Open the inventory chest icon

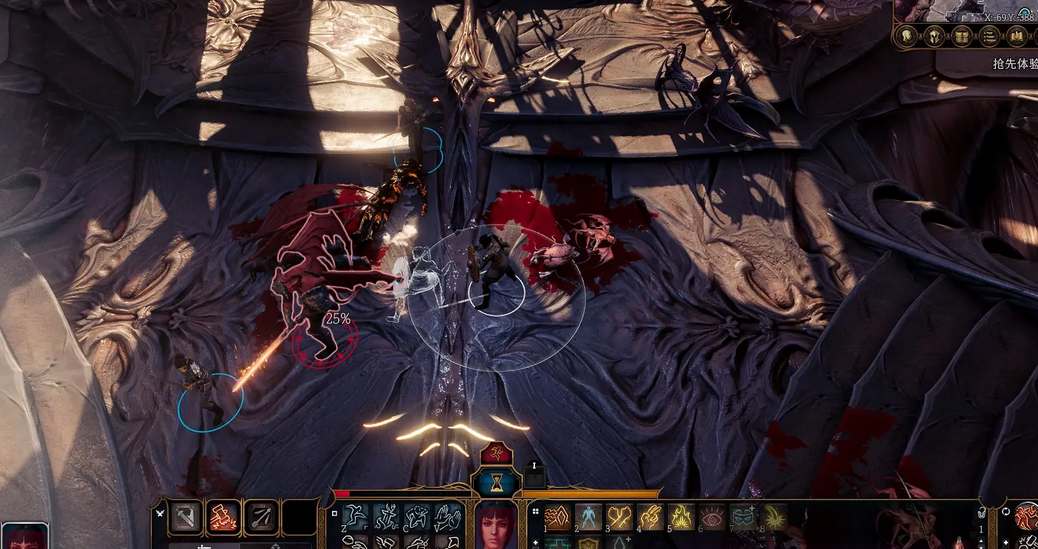(962, 37)
